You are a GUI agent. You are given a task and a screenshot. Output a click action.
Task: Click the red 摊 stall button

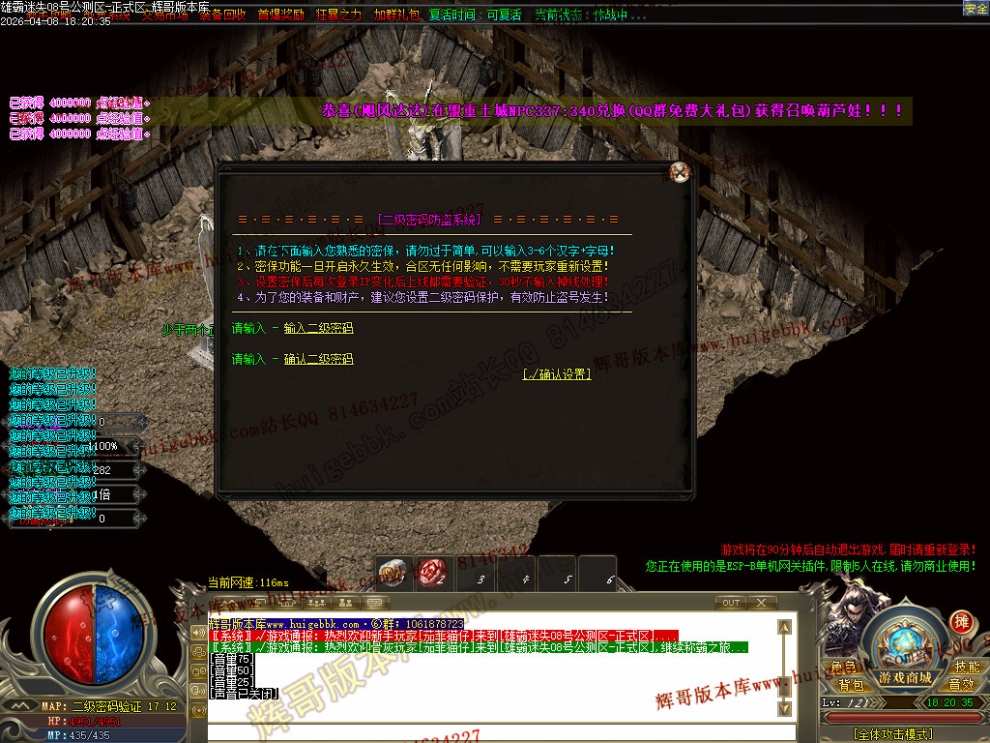click(x=961, y=622)
